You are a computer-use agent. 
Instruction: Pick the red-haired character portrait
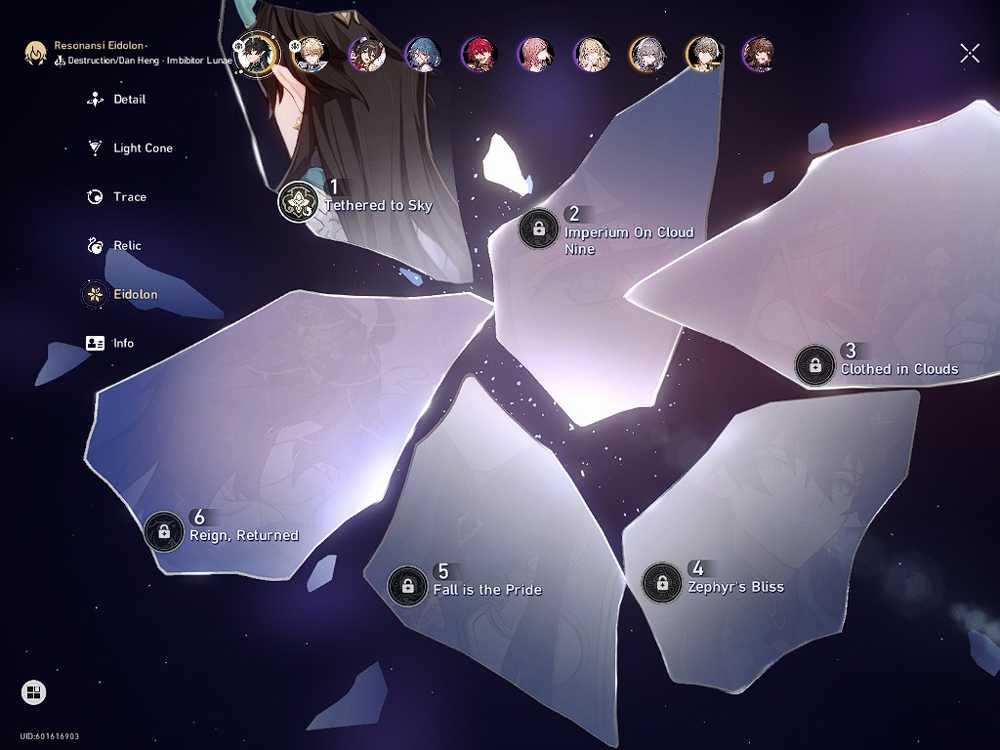point(478,54)
